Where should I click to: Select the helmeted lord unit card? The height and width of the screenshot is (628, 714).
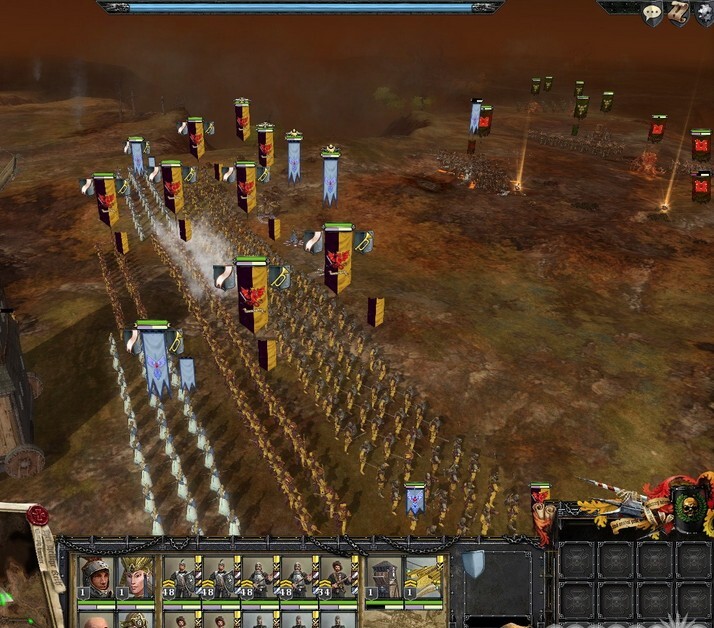(x=97, y=577)
